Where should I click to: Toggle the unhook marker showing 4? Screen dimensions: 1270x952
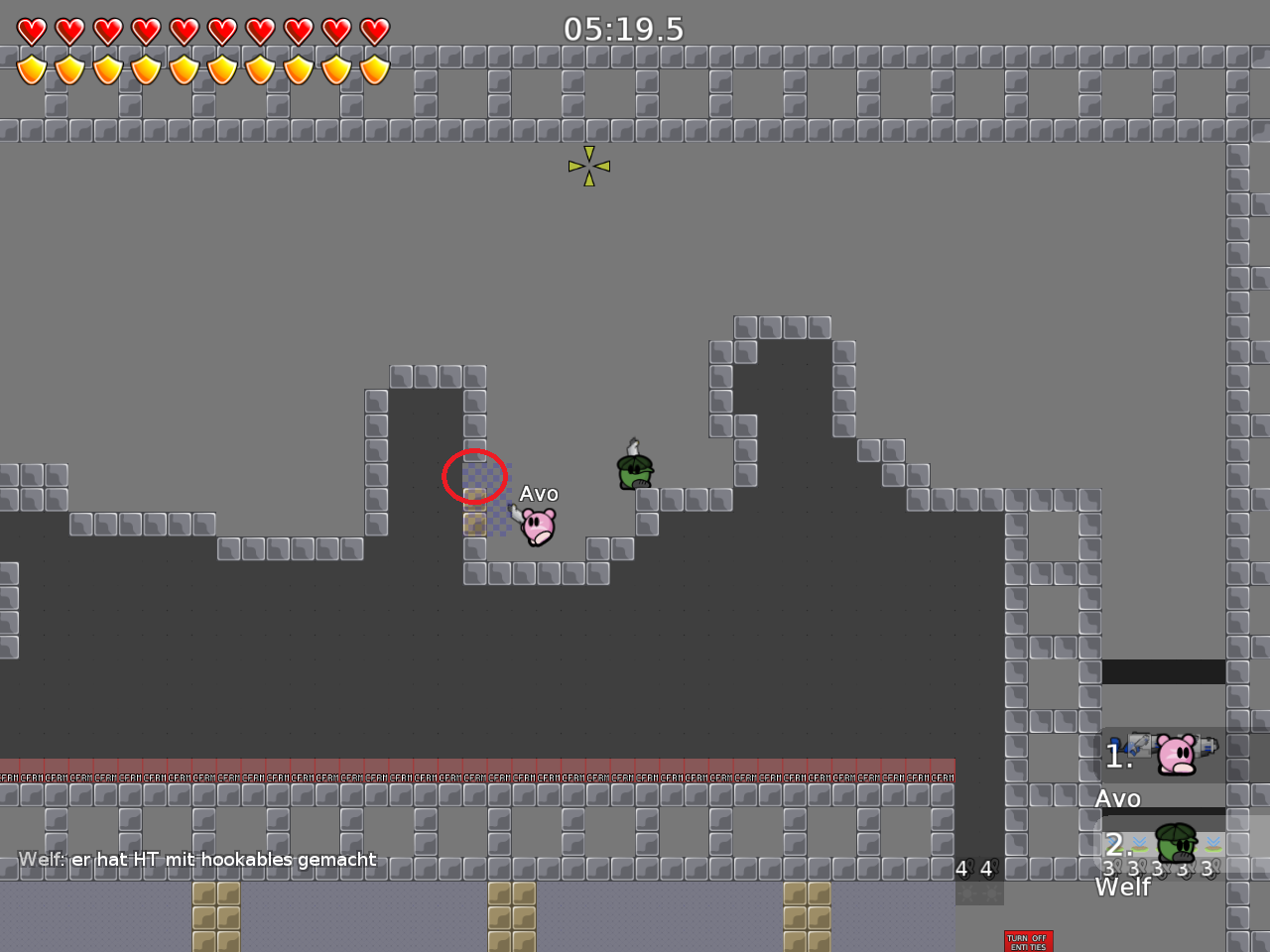click(x=962, y=871)
